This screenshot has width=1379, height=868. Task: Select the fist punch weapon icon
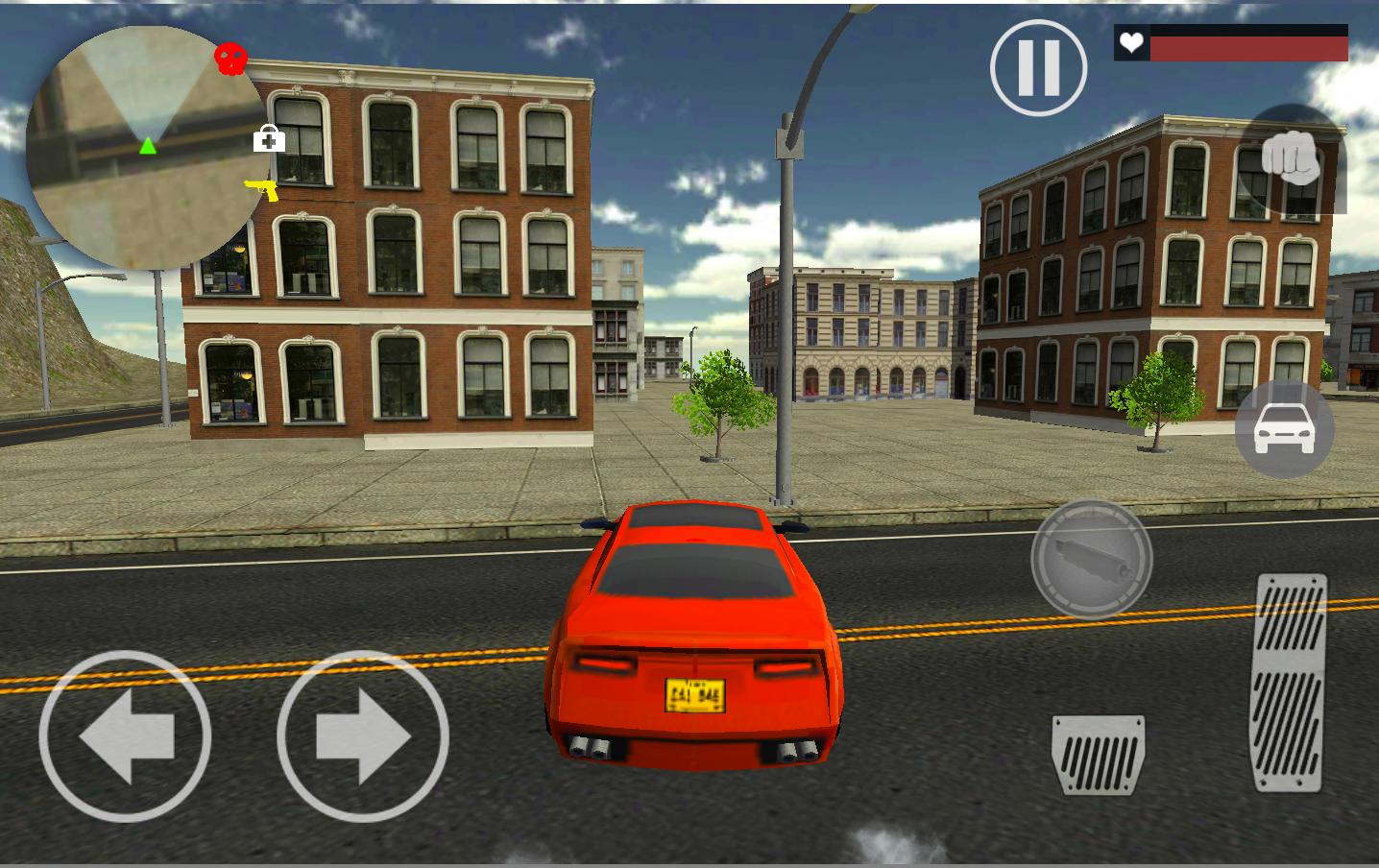click(1292, 157)
